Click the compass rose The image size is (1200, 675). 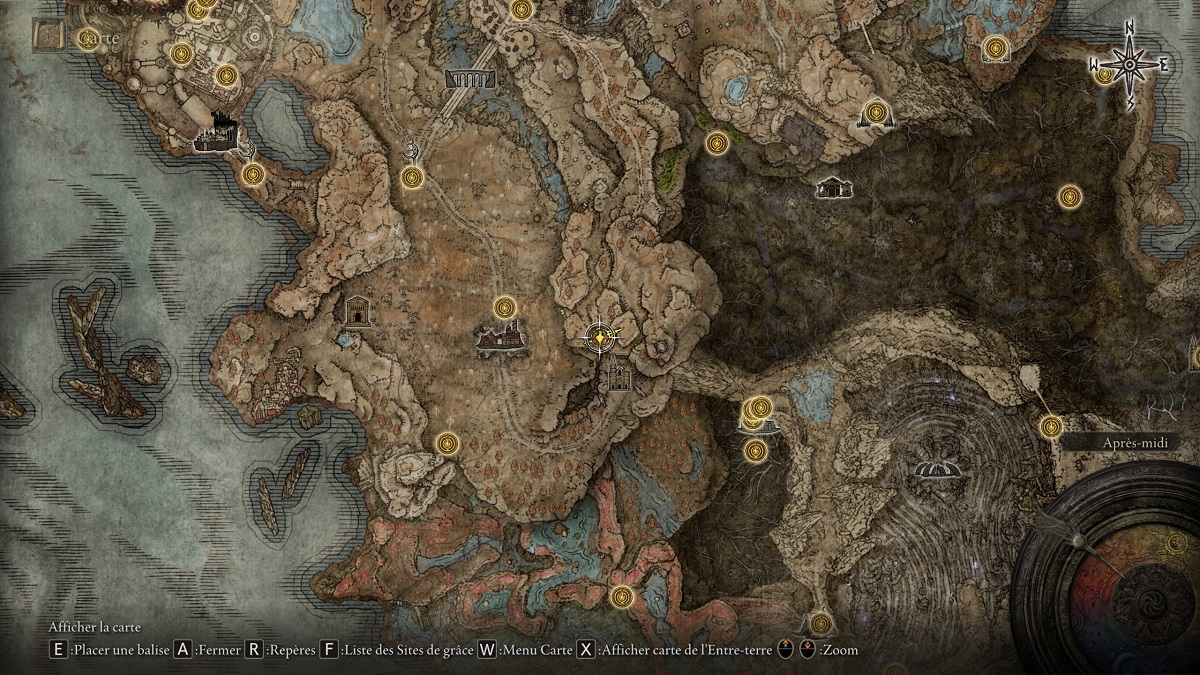click(1129, 65)
